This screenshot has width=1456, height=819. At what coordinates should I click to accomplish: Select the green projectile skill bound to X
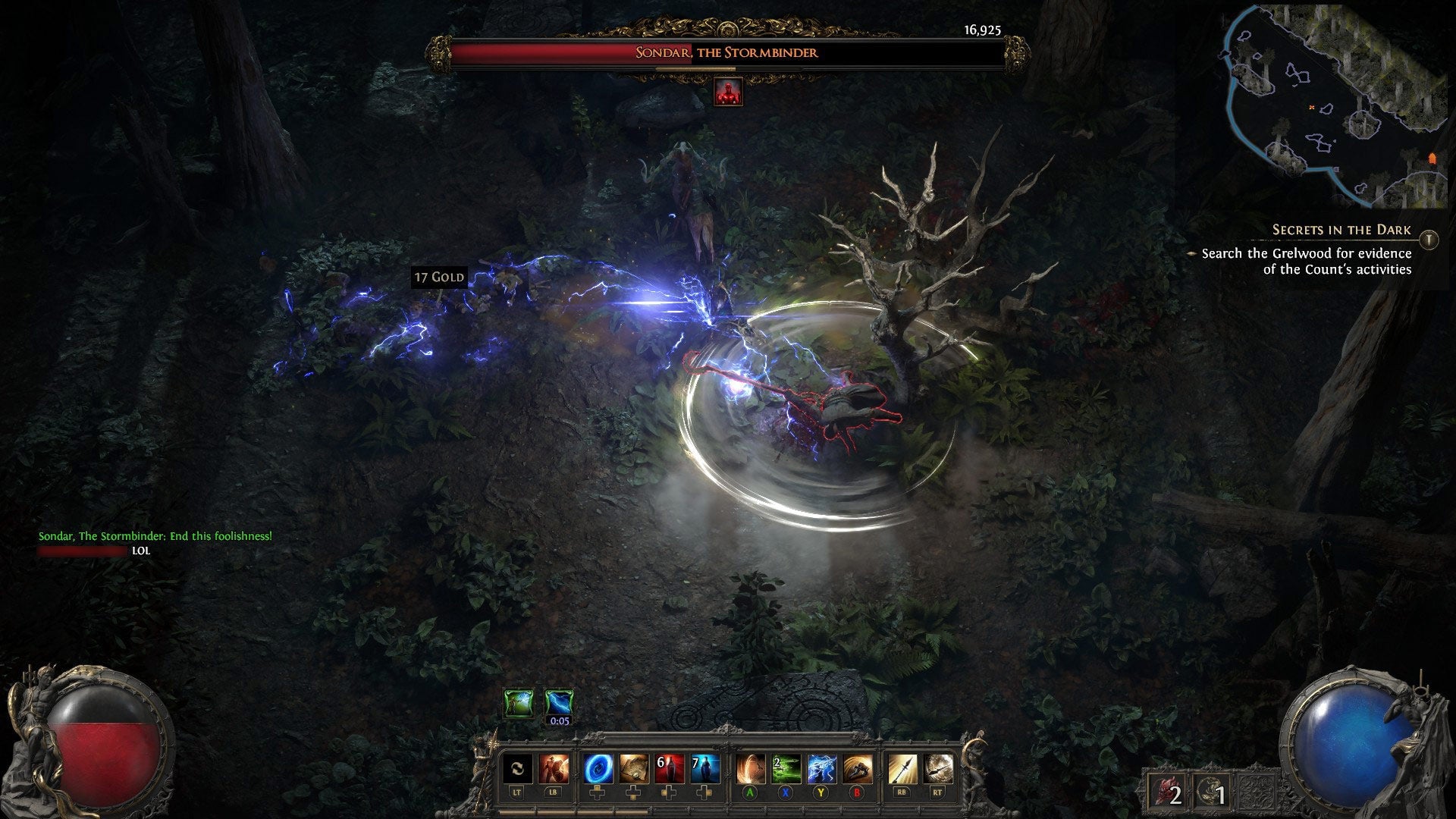click(x=786, y=768)
